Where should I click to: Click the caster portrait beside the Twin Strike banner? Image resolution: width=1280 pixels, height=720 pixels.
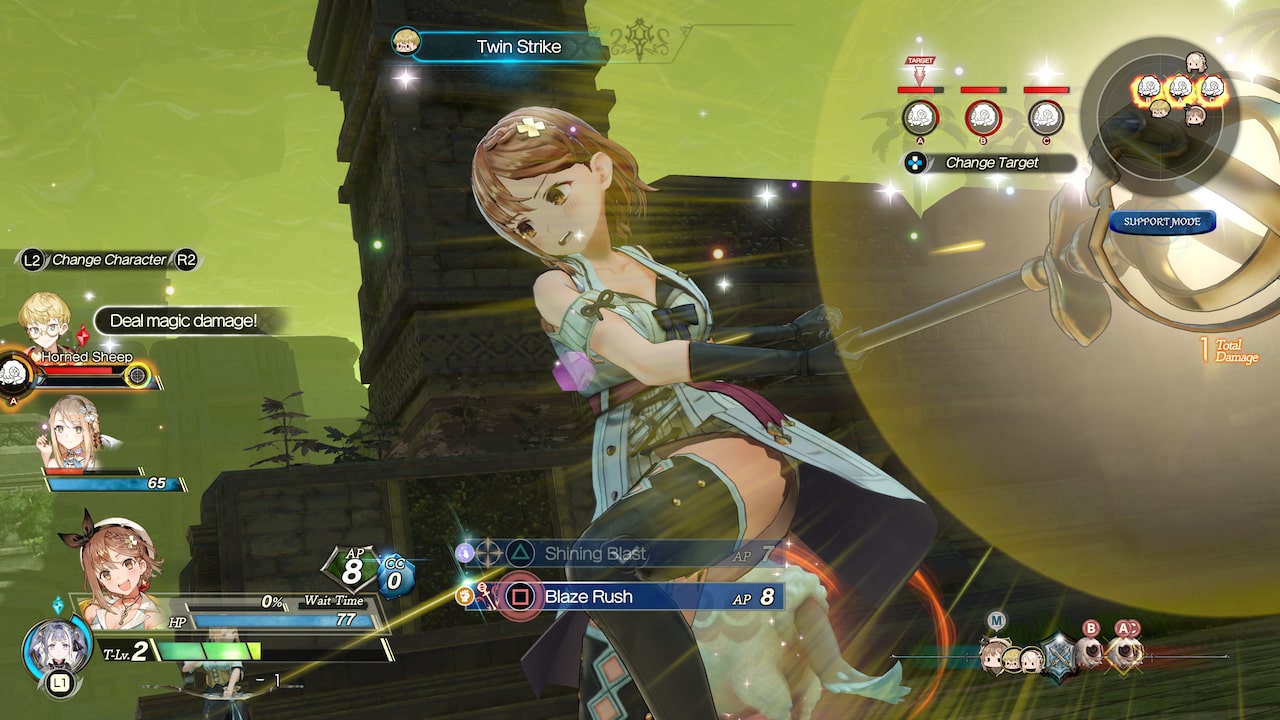pyautogui.click(x=408, y=44)
